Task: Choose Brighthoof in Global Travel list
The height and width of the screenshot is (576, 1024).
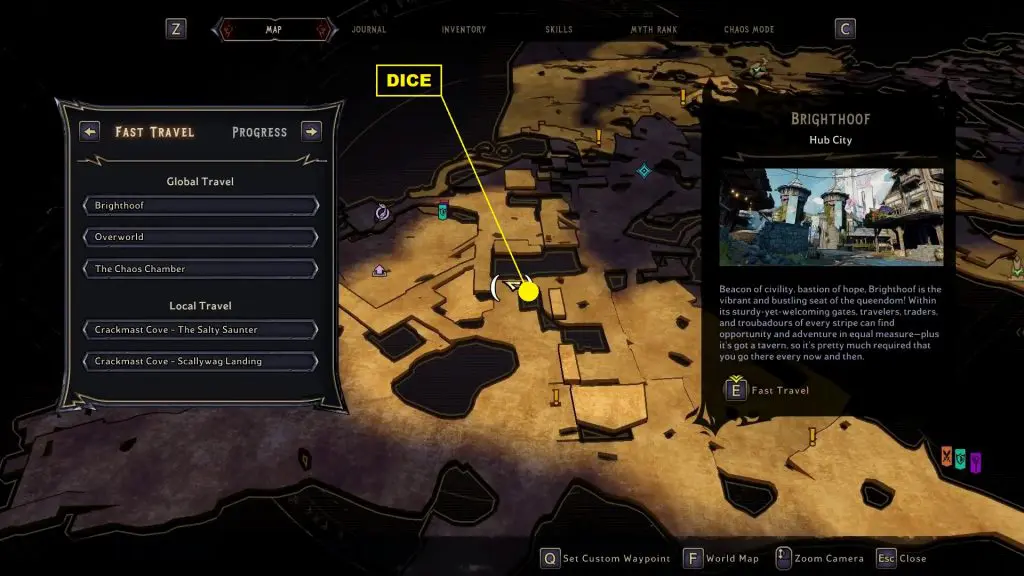Action: (x=201, y=205)
